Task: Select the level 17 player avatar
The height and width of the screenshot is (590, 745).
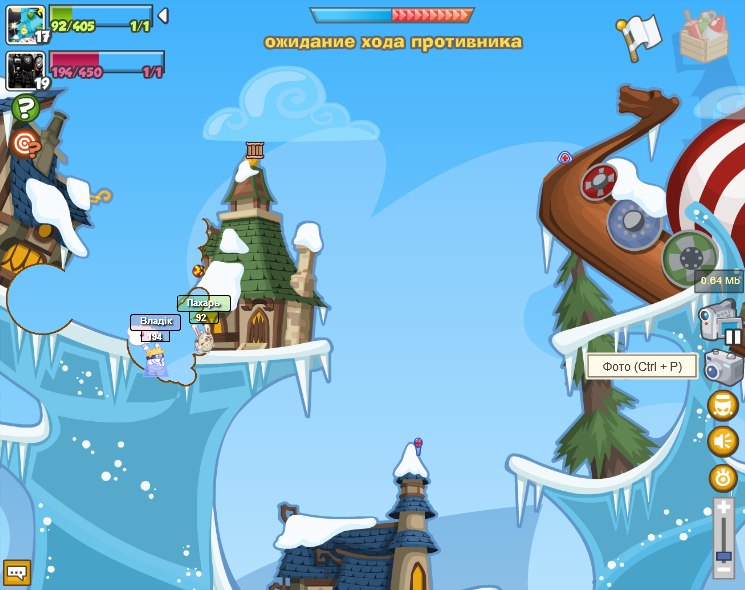Action: click(26, 23)
